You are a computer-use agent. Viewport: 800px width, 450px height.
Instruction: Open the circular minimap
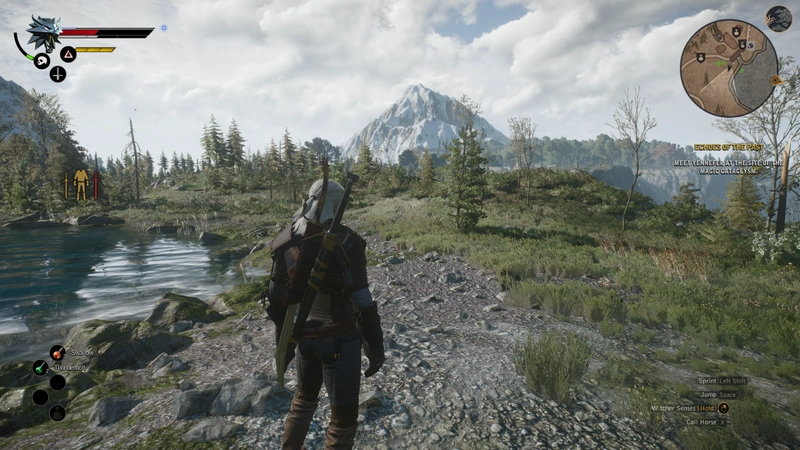729,68
